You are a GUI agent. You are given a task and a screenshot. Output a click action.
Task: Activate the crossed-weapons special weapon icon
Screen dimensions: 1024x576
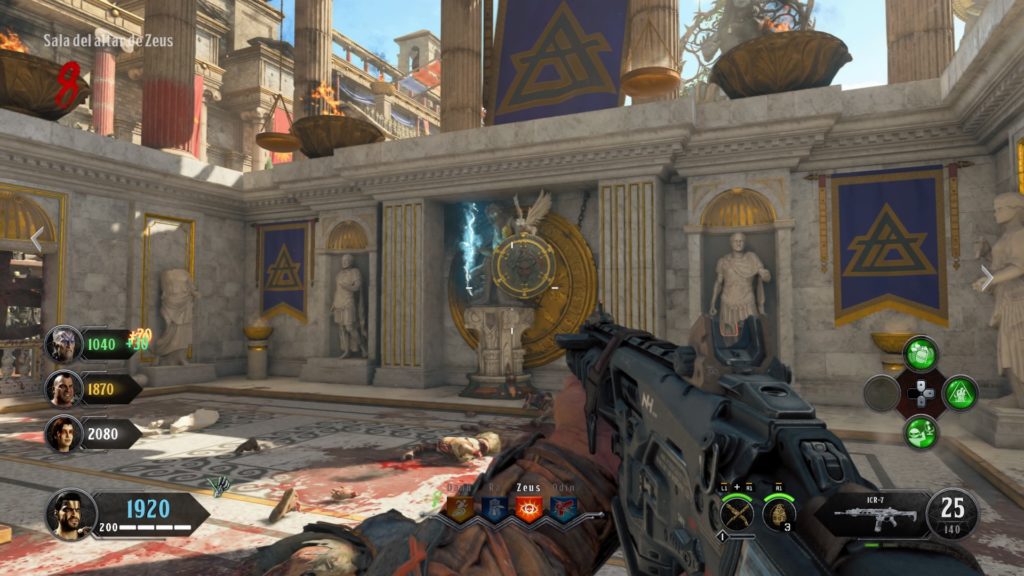pyautogui.click(x=736, y=513)
